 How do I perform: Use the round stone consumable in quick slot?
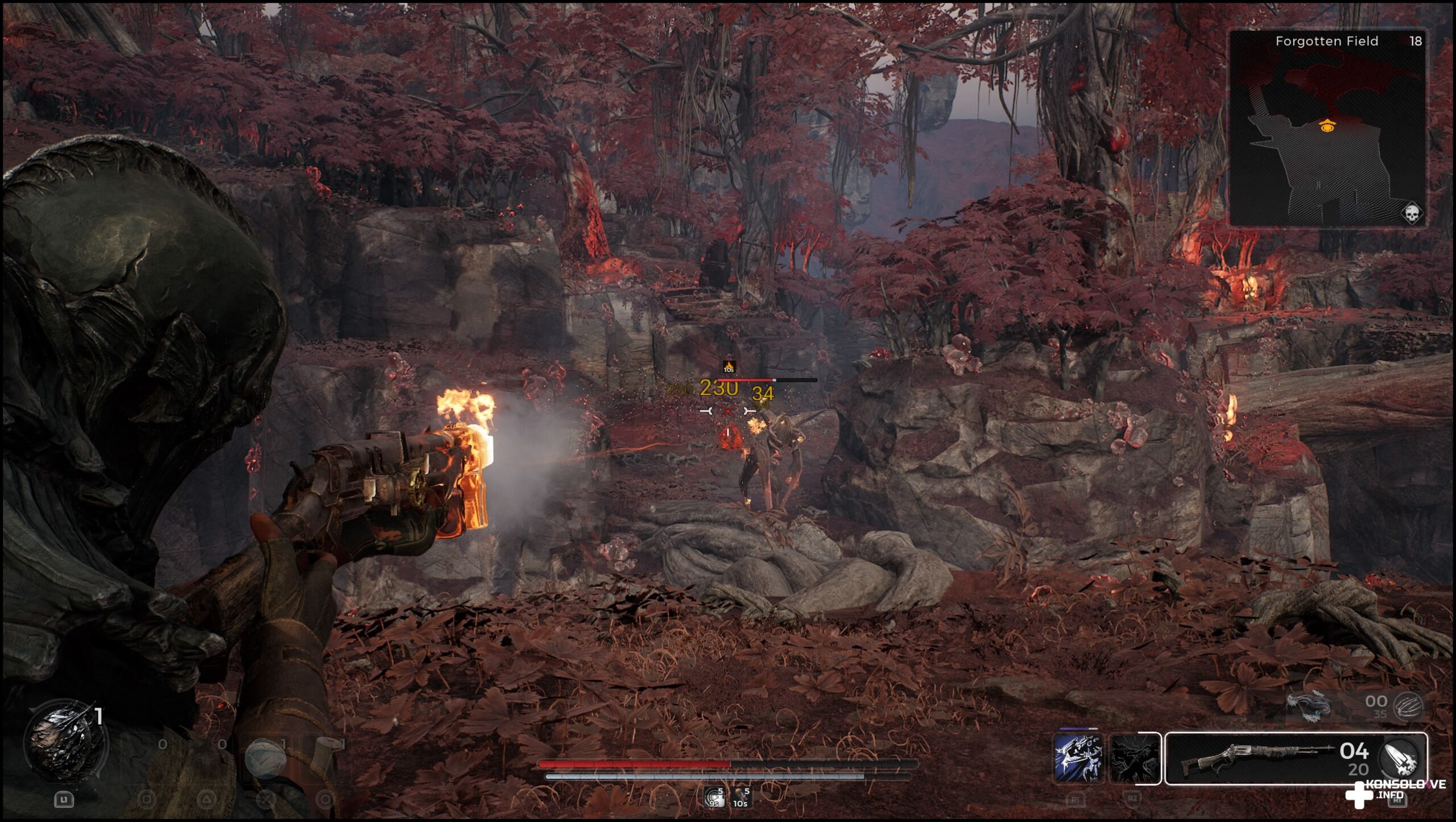click(x=264, y=758)
